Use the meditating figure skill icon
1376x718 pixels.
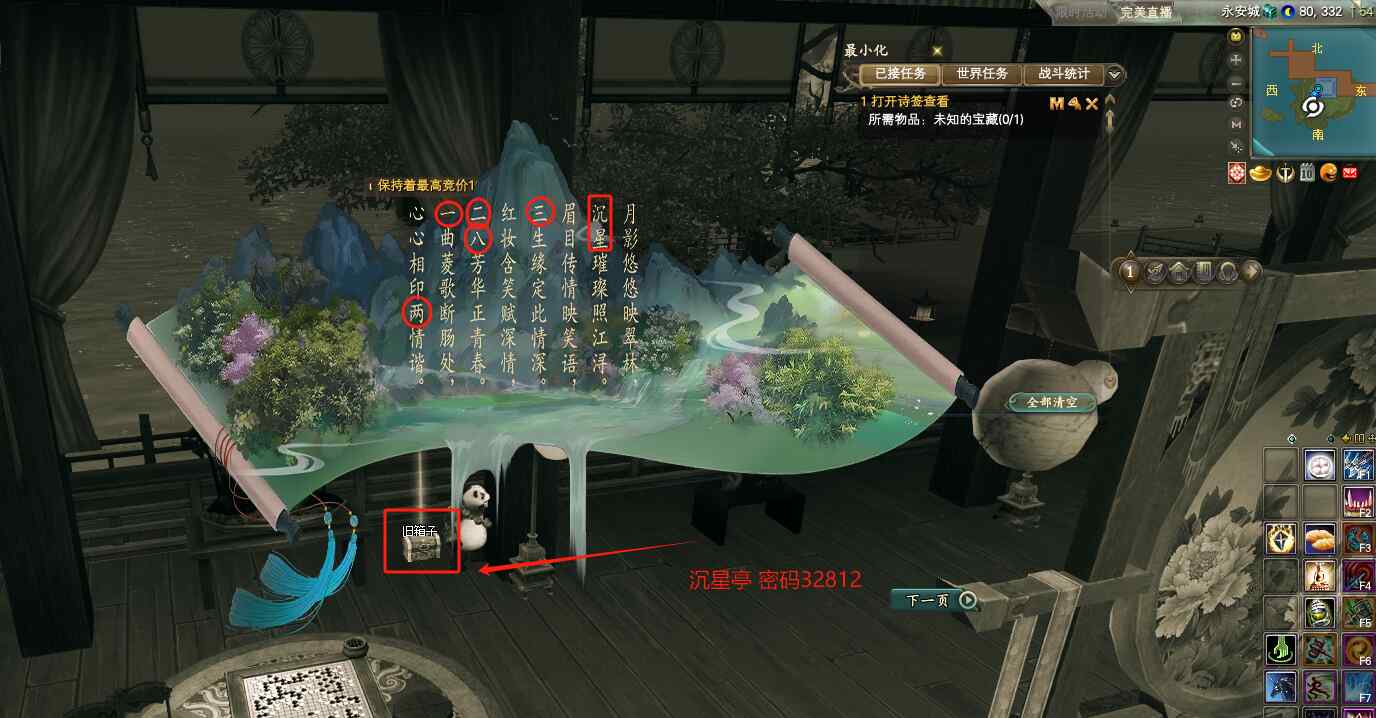(x=1320, y=576)
